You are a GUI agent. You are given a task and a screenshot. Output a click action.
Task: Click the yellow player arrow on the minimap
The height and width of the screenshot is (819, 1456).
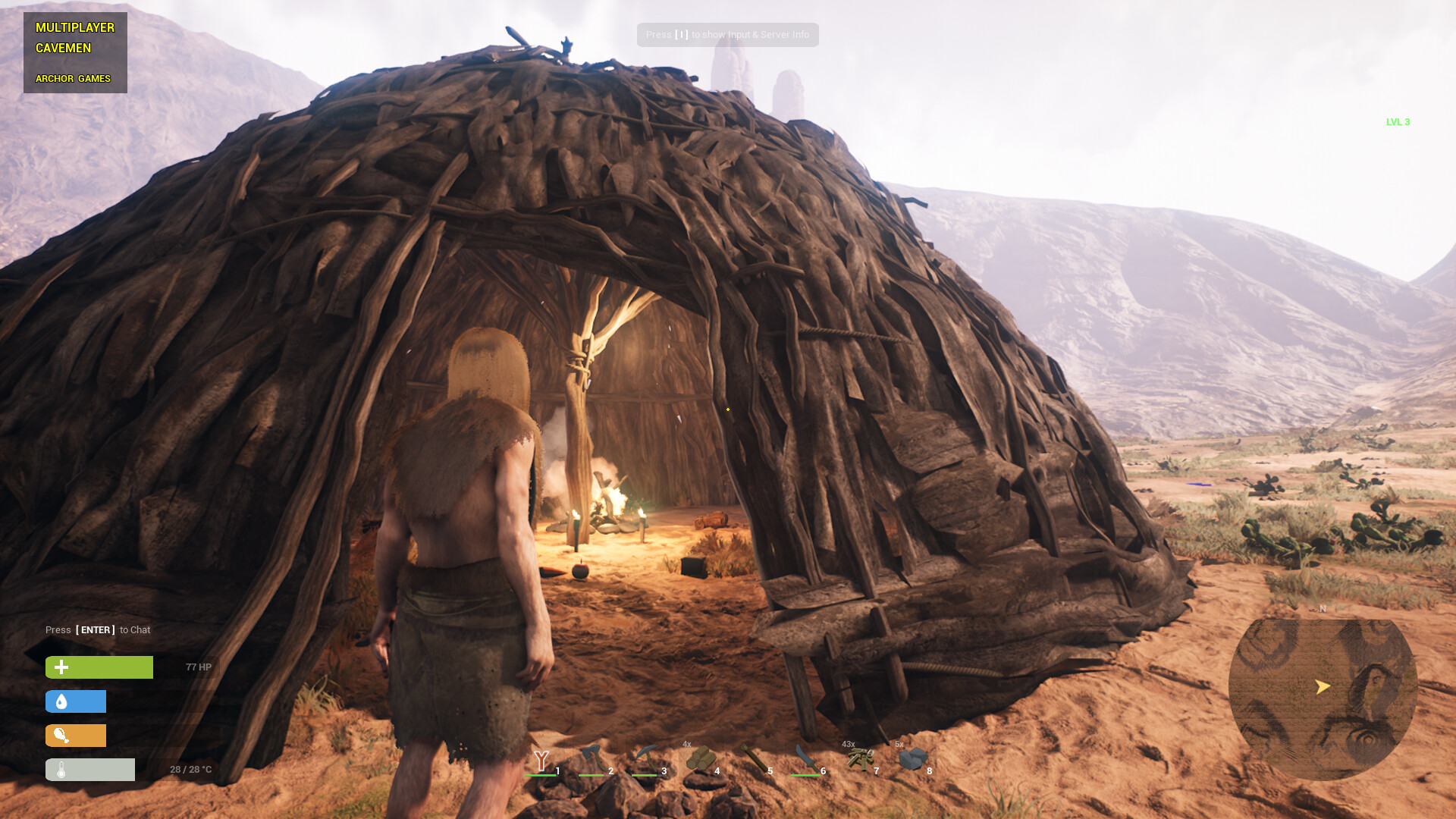tap(1322, 687)
